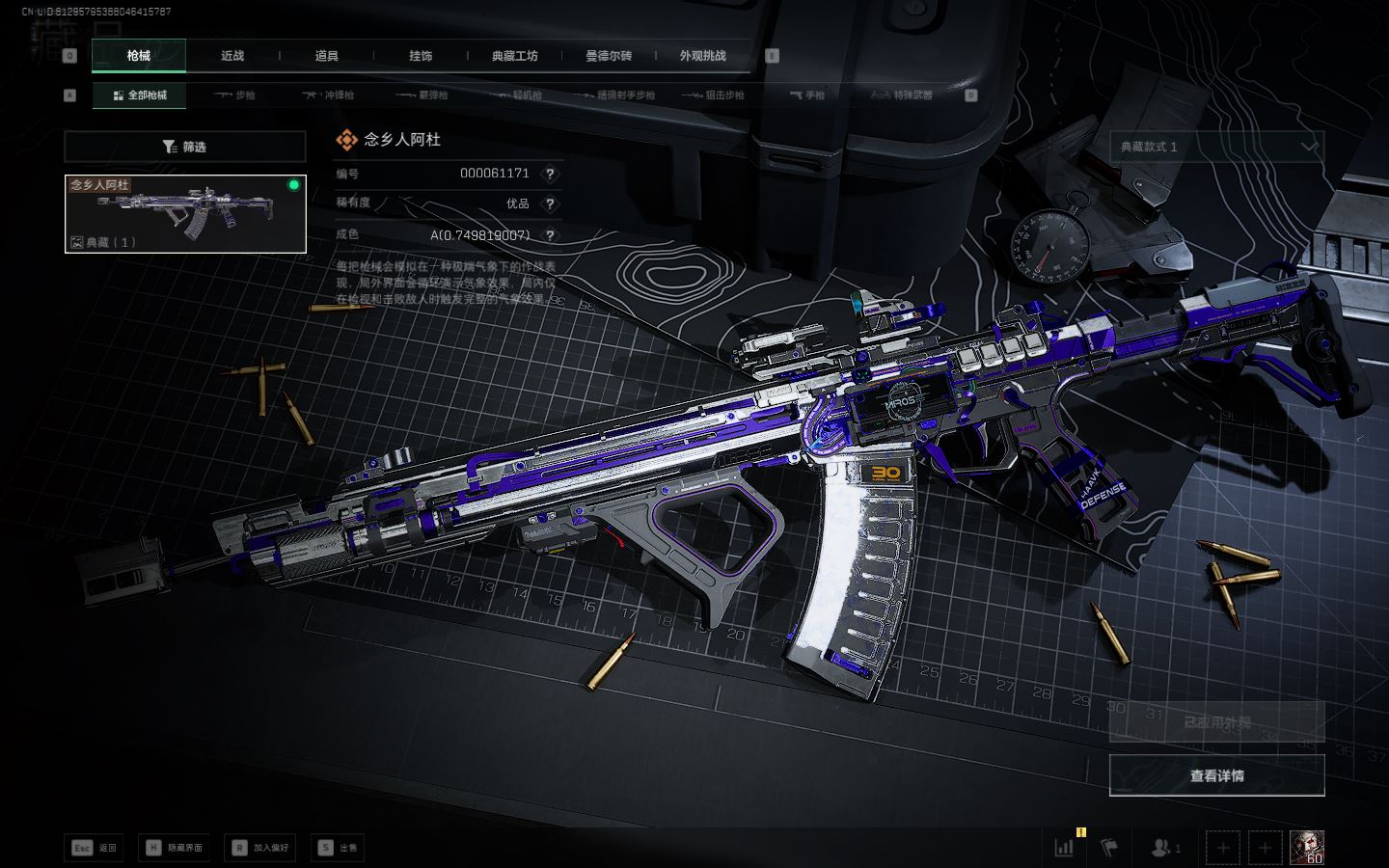Screen dimensions: 1389x868
Task: Open the 曼德尔砖 tab
Action: coord(608,56)
